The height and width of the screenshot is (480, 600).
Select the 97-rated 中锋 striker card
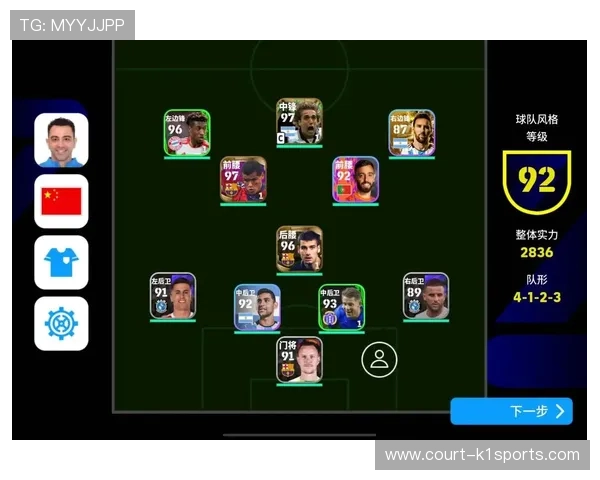tap(299, 122)
